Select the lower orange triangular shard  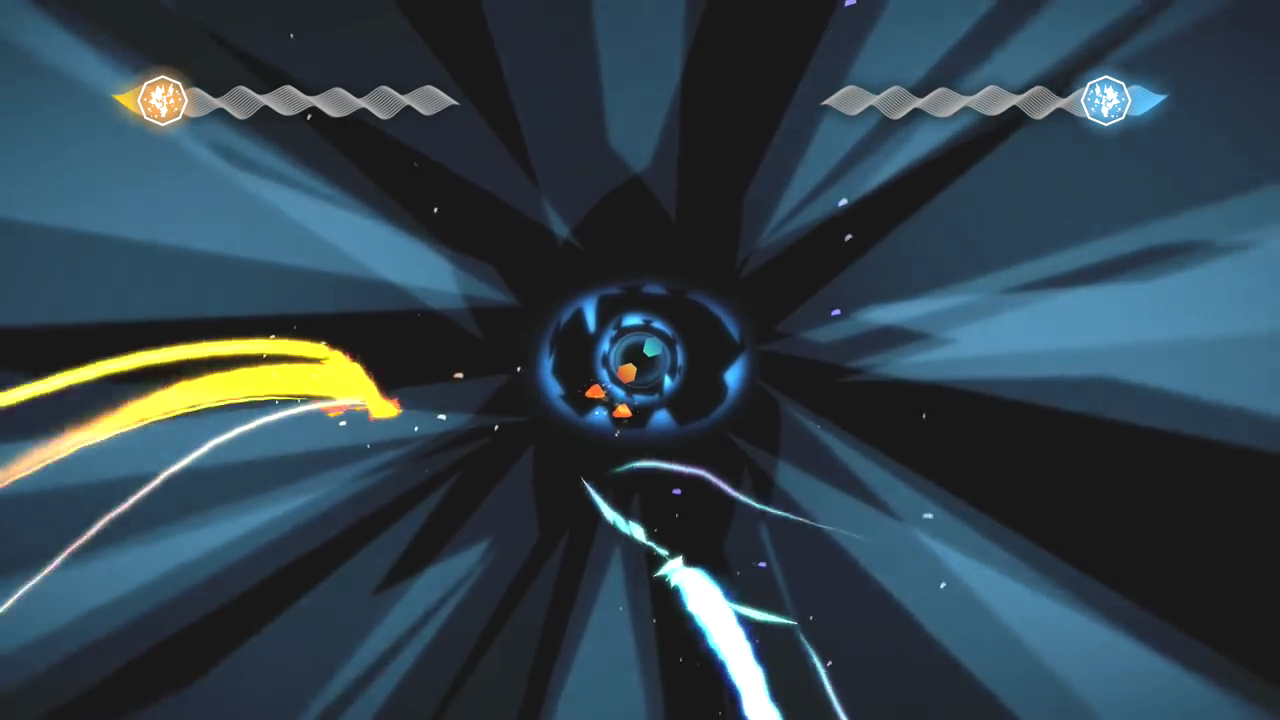point(622,410)
